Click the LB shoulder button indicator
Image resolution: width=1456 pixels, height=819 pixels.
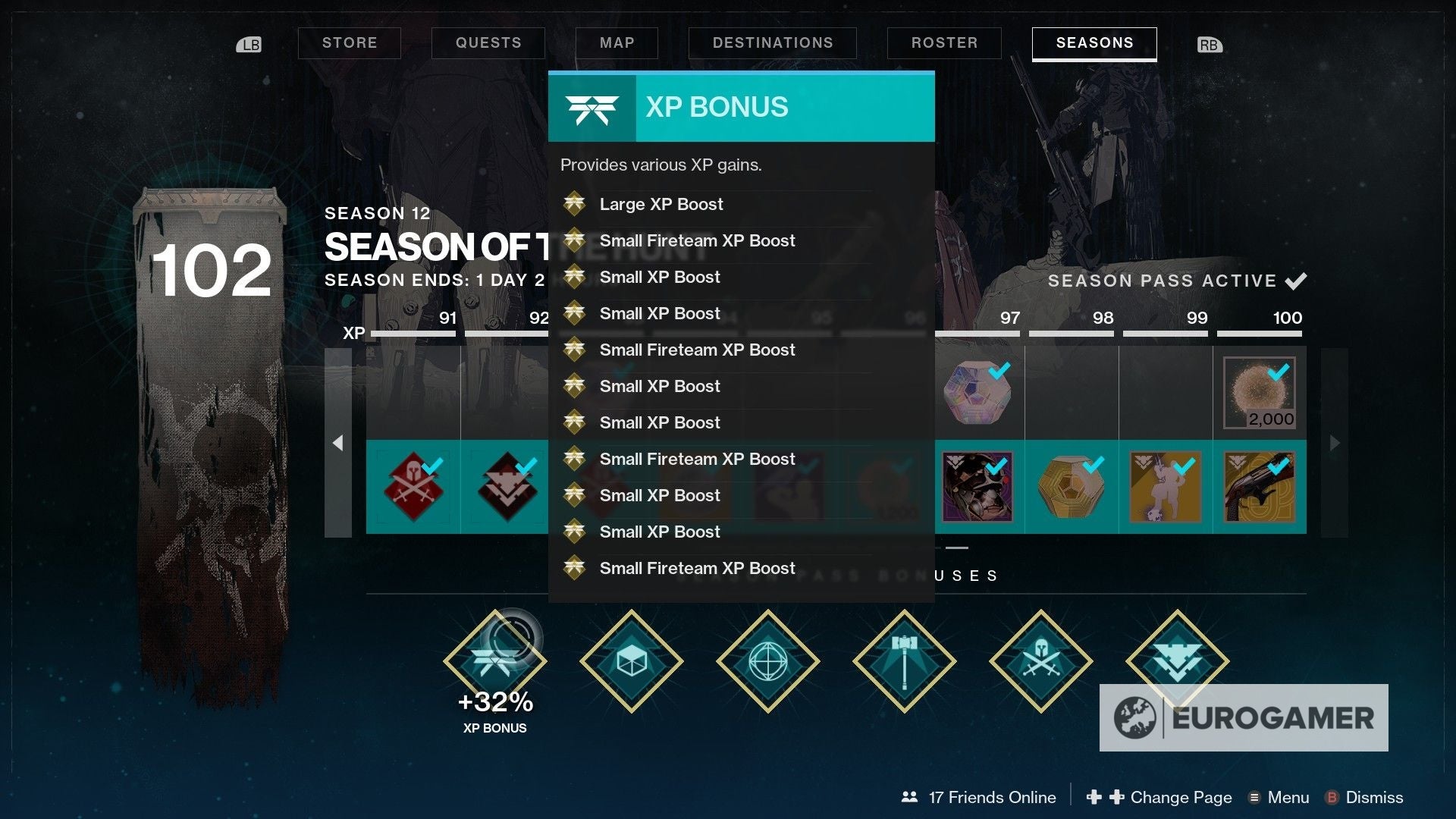(250, 45)
